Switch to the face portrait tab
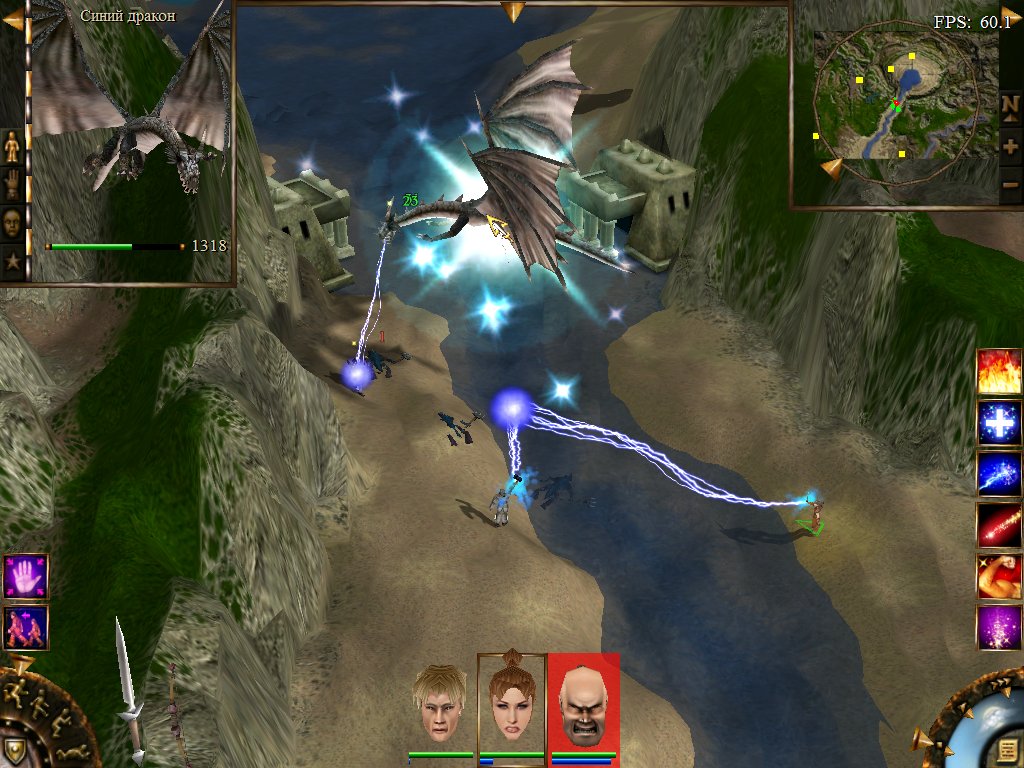The height and width of the screenshot is (768, 1024). pyautogui.click(x=13, y=222)
